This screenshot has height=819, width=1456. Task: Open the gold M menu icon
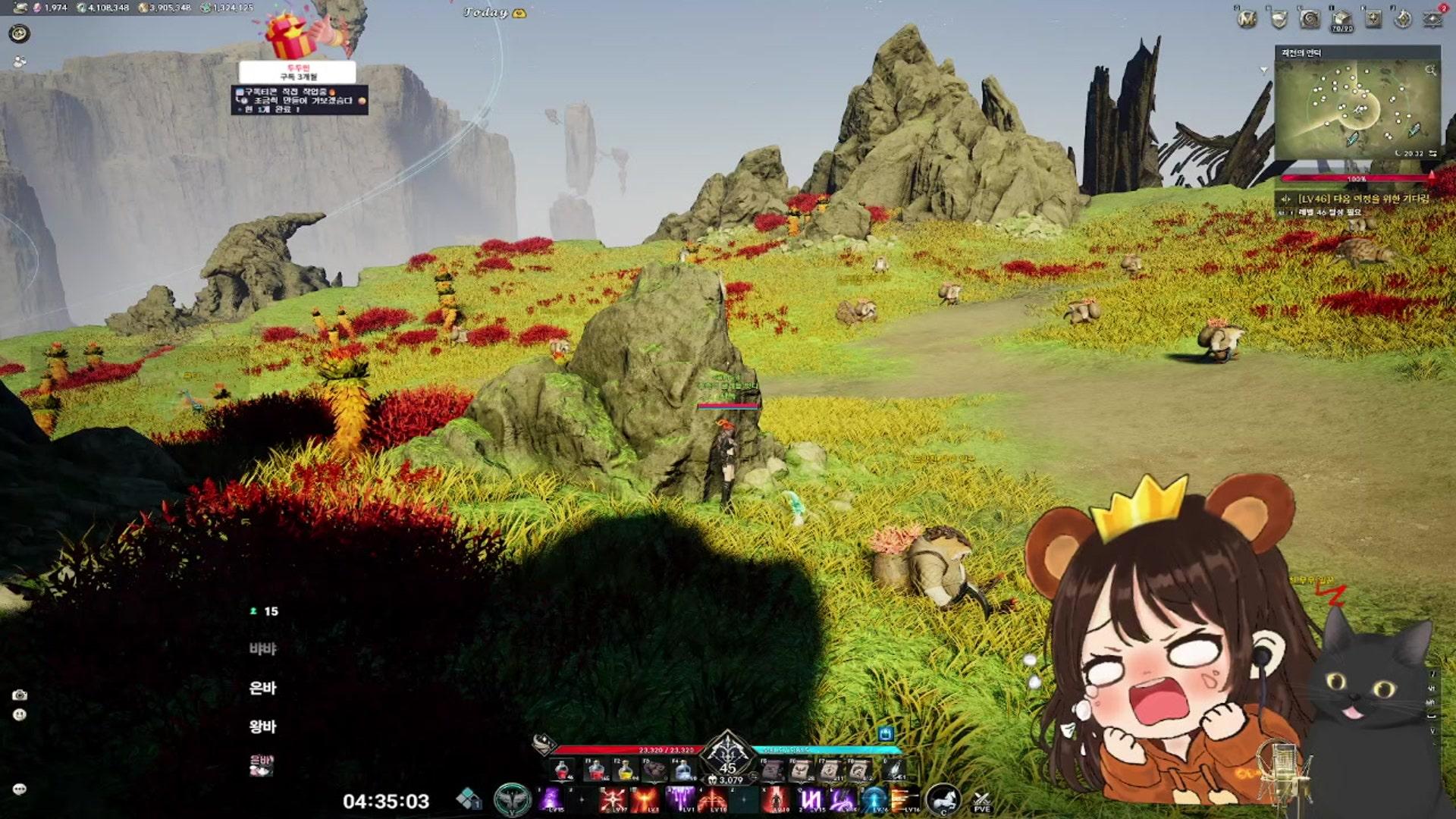(1247, 19)
